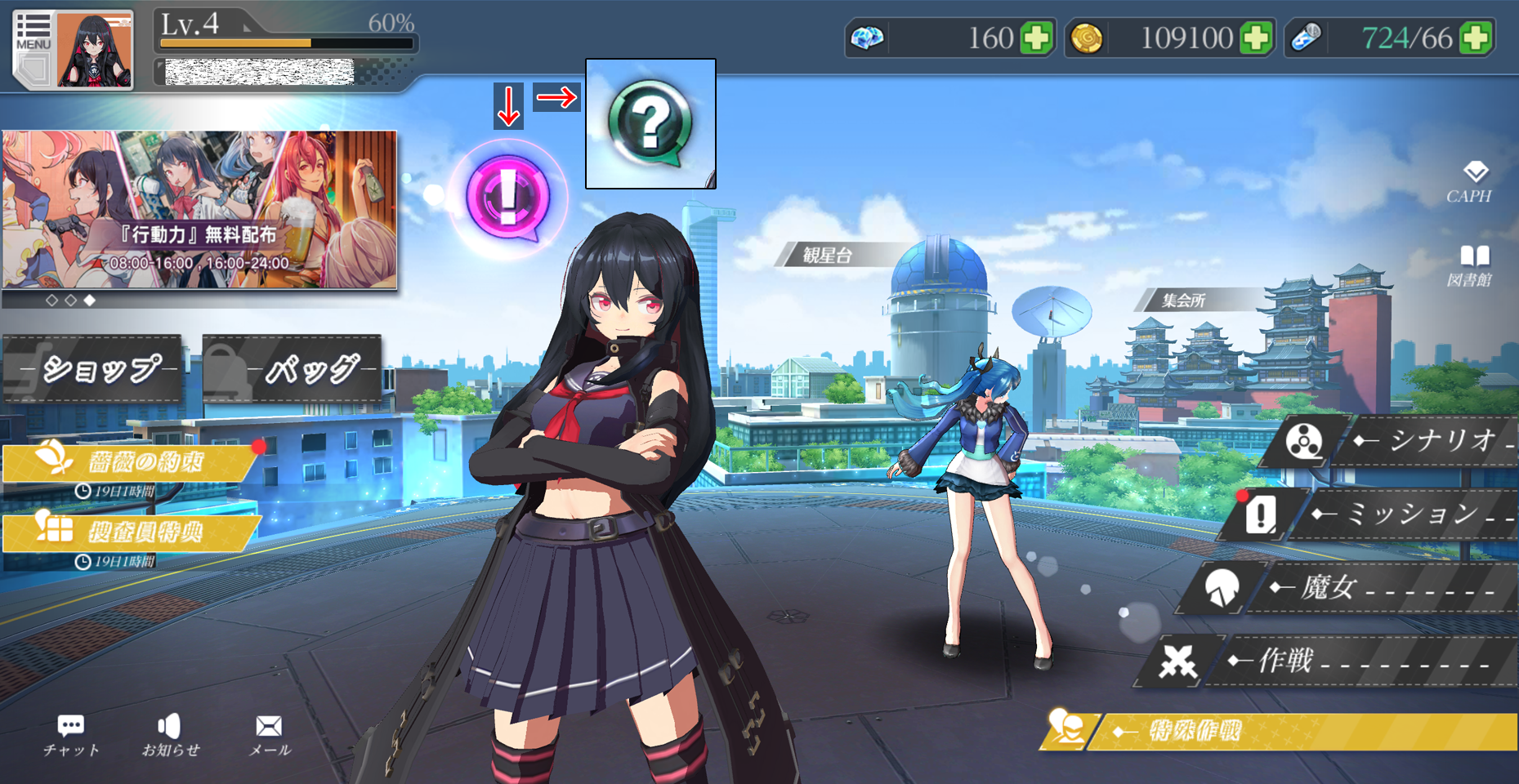
Task: Open the CAPH menu
Action: [x=1469, y=182]
